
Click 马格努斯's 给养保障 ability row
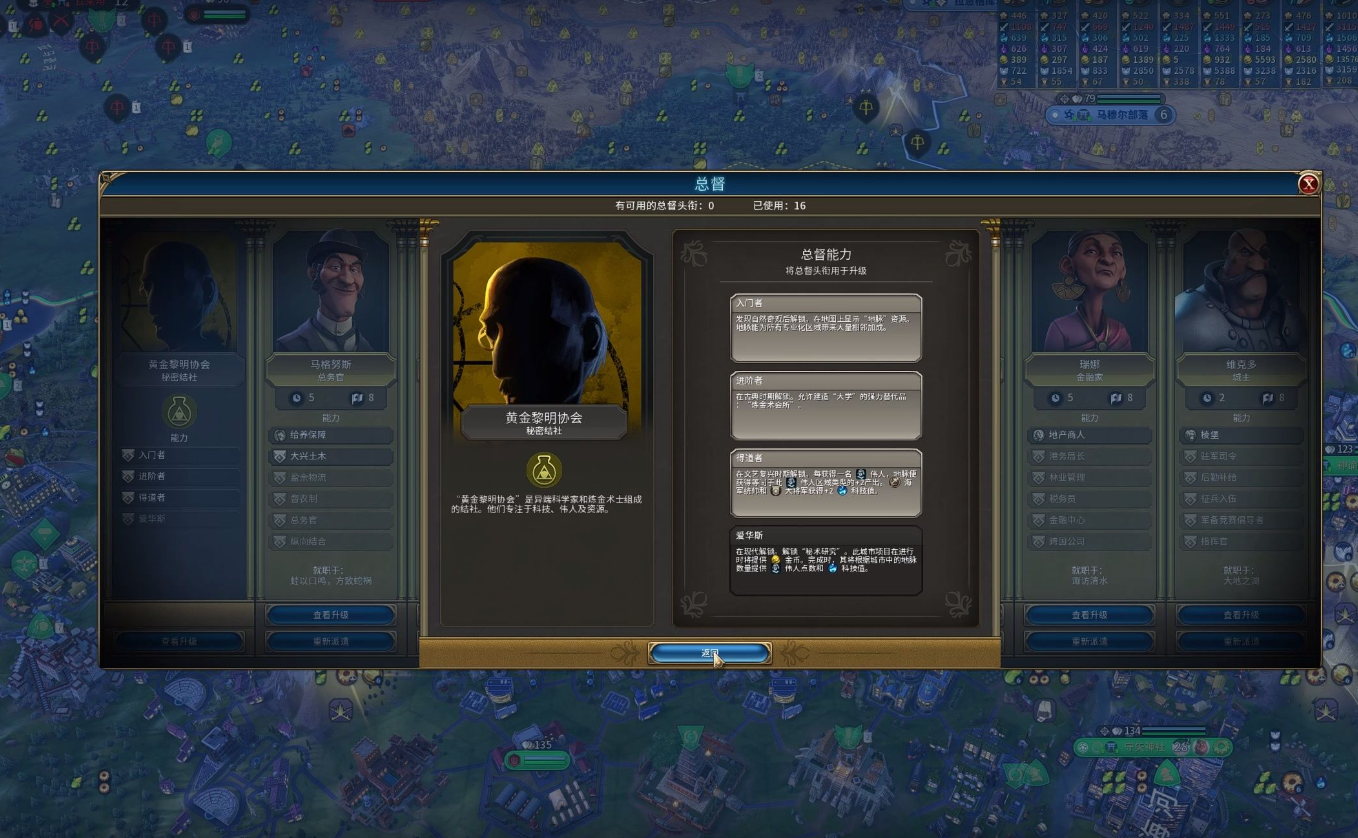click(x=331, y=435)
